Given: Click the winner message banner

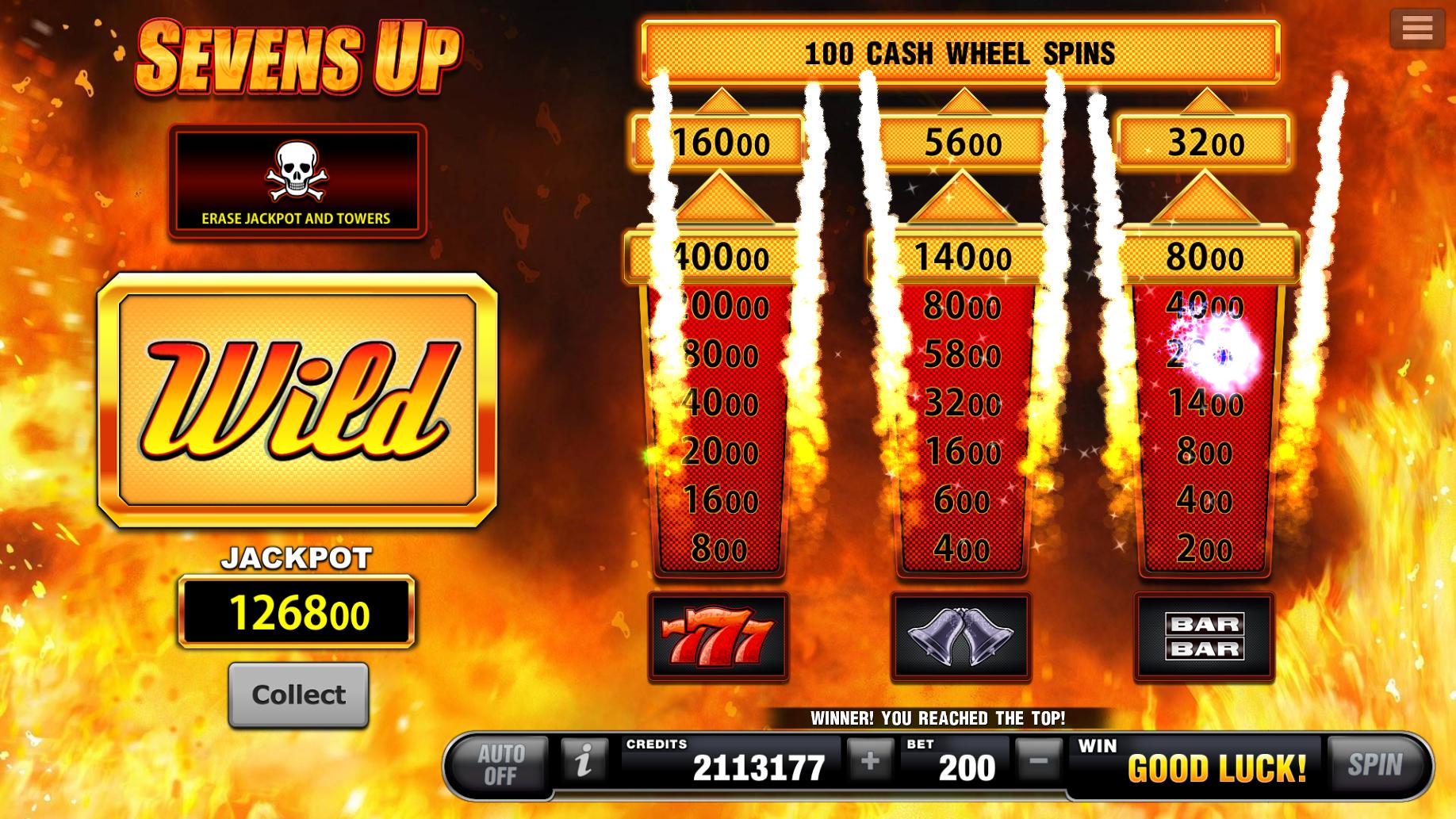Looking at the screenshot, I should click(x=938, y=718).
